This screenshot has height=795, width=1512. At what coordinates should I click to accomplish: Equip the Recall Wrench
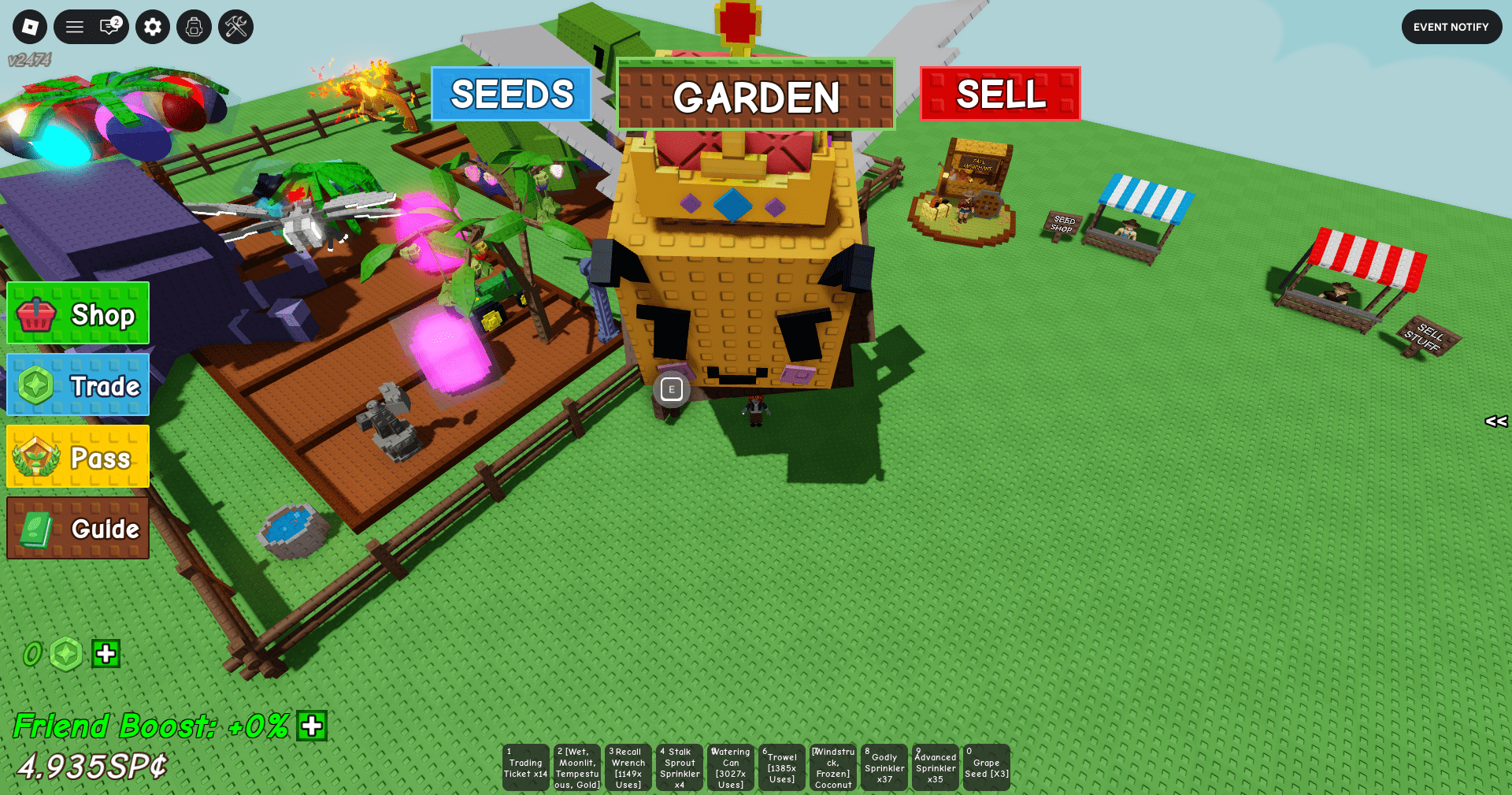tap(628, 767)
